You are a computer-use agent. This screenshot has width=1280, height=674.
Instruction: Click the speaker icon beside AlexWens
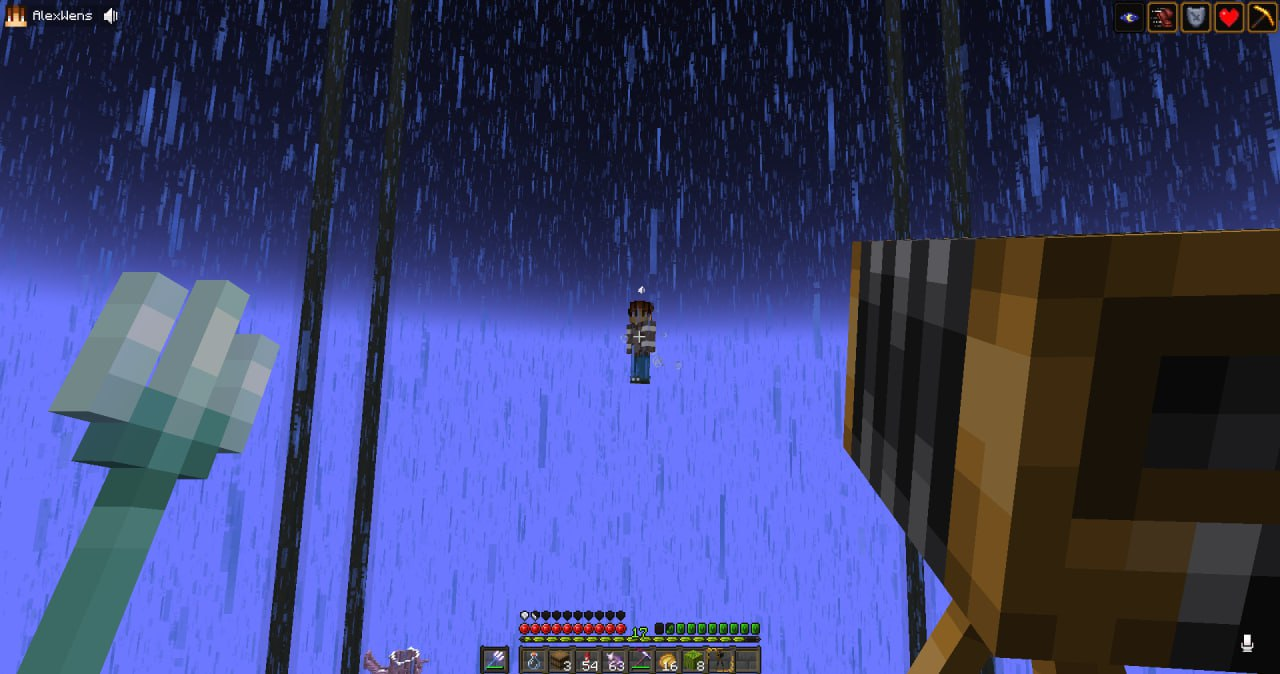click(111, 16)
